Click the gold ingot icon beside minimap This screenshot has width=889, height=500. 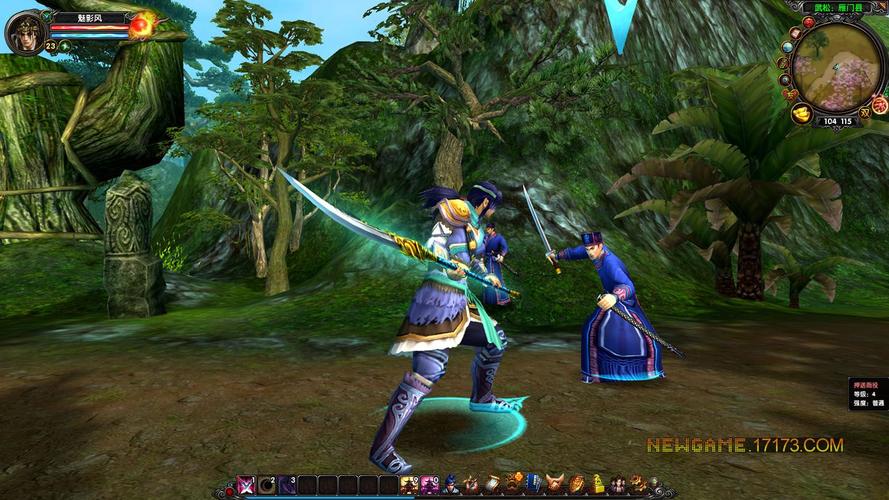pos(802,113)
